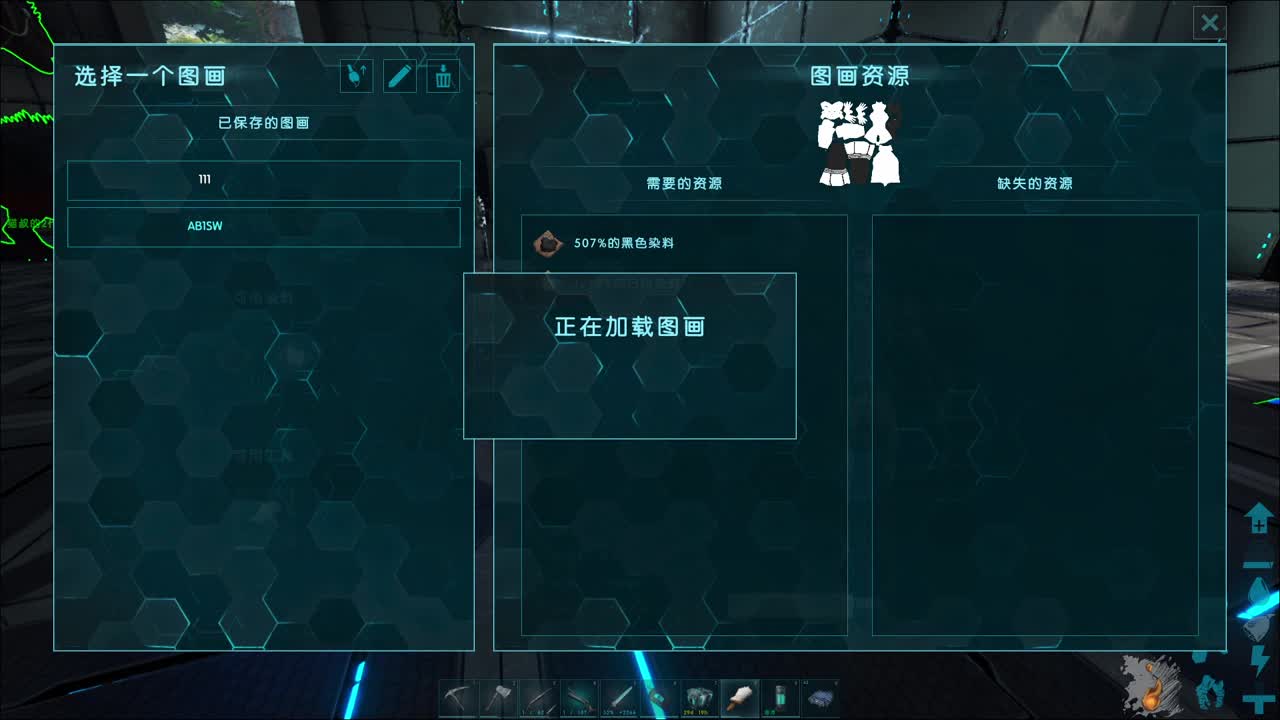This screenshot has width=1280, height=720.
Task: Click the trash can delete painting icon
Action: 441,76
